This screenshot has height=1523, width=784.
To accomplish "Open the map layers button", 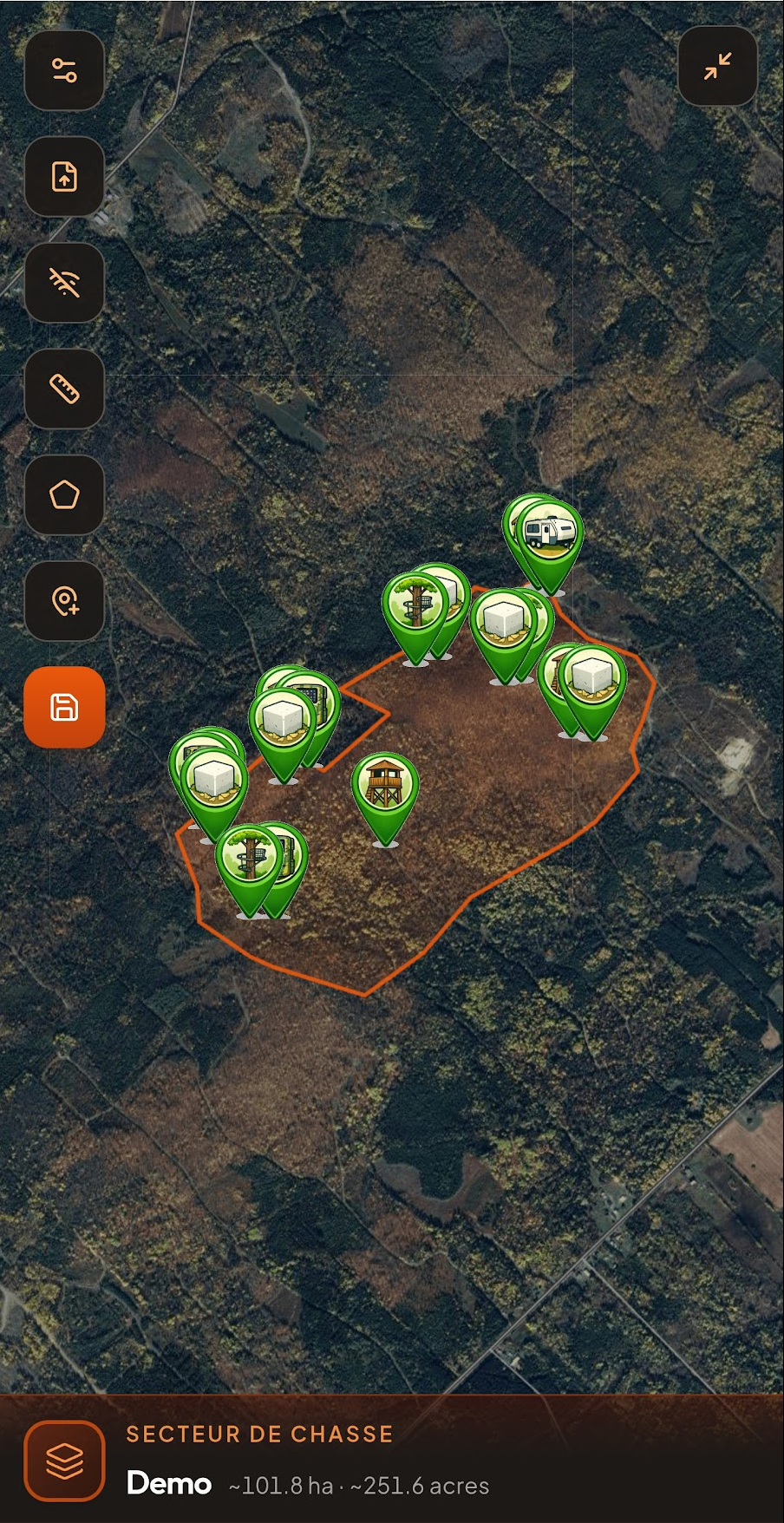I will 64,1461.
